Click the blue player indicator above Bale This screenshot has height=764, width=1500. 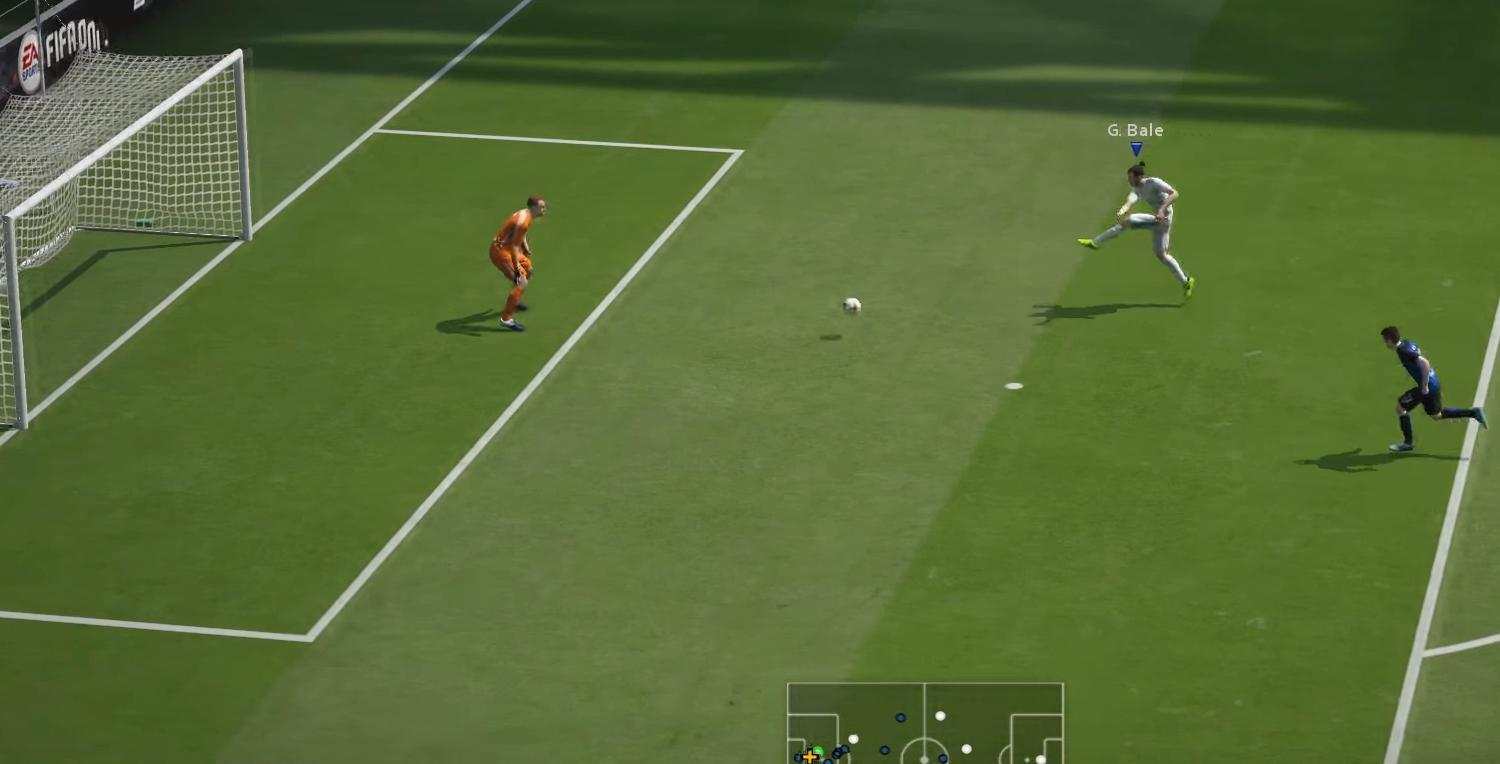pyautogui.click(x=1136, y=150)
